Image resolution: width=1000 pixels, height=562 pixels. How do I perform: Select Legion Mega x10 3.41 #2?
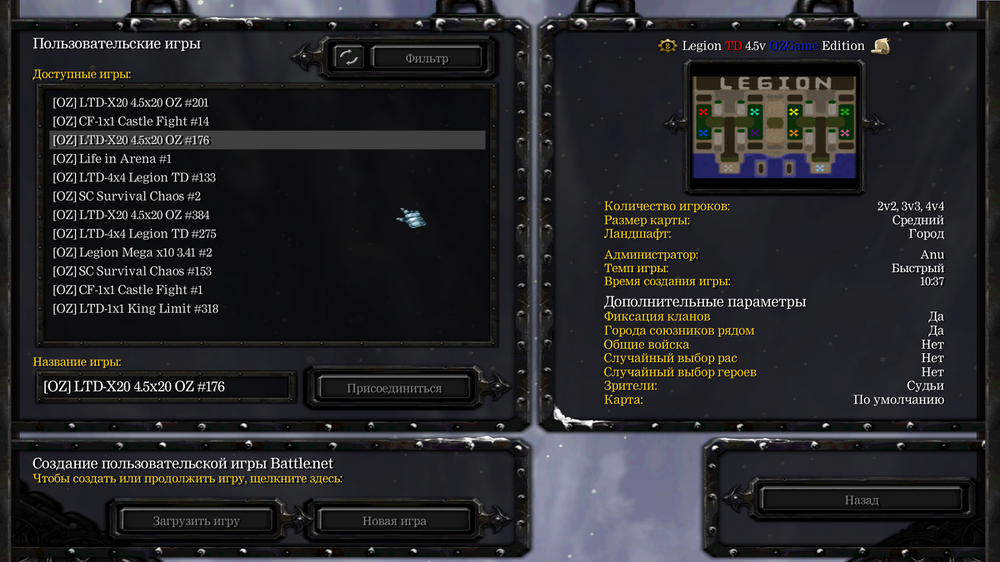[132, 253]
